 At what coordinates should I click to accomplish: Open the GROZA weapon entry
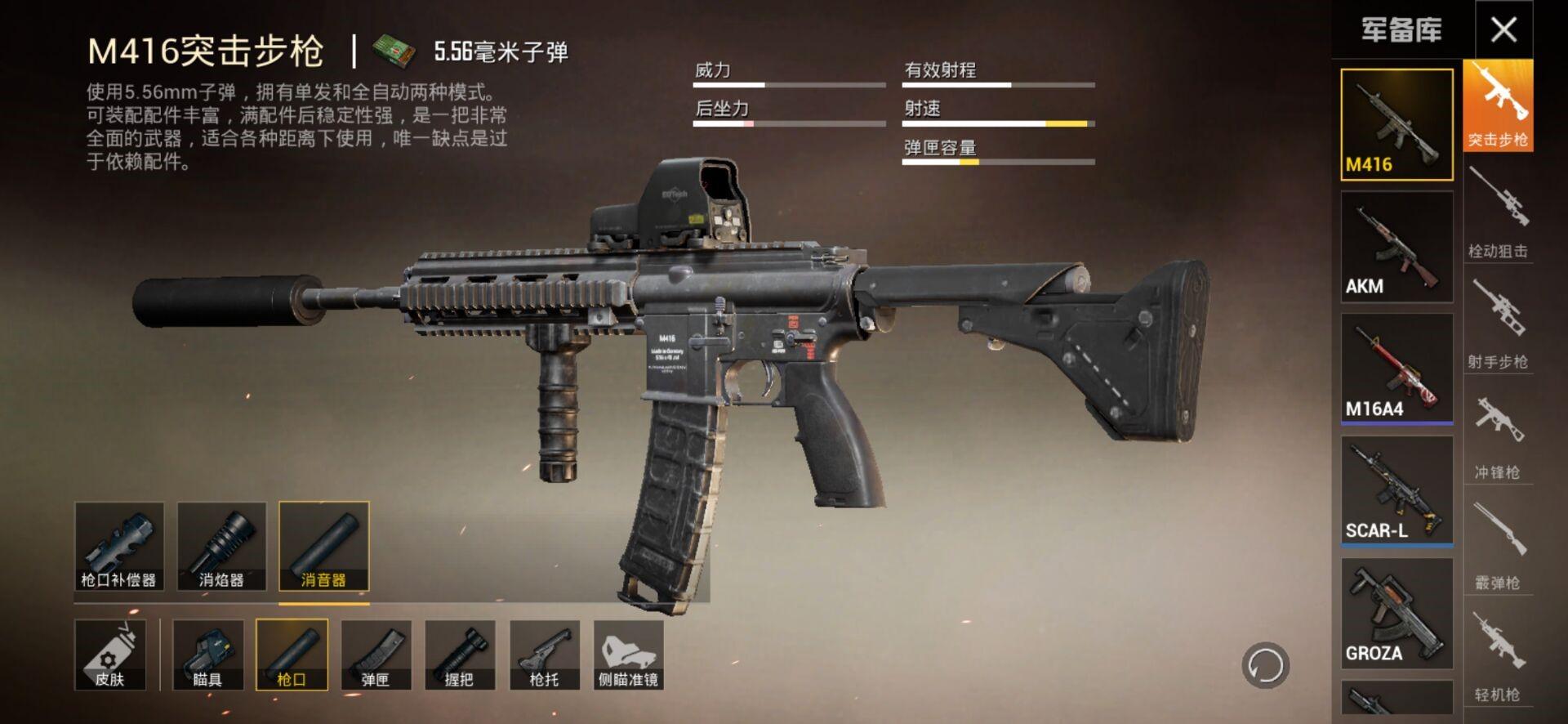[1396, 613]
